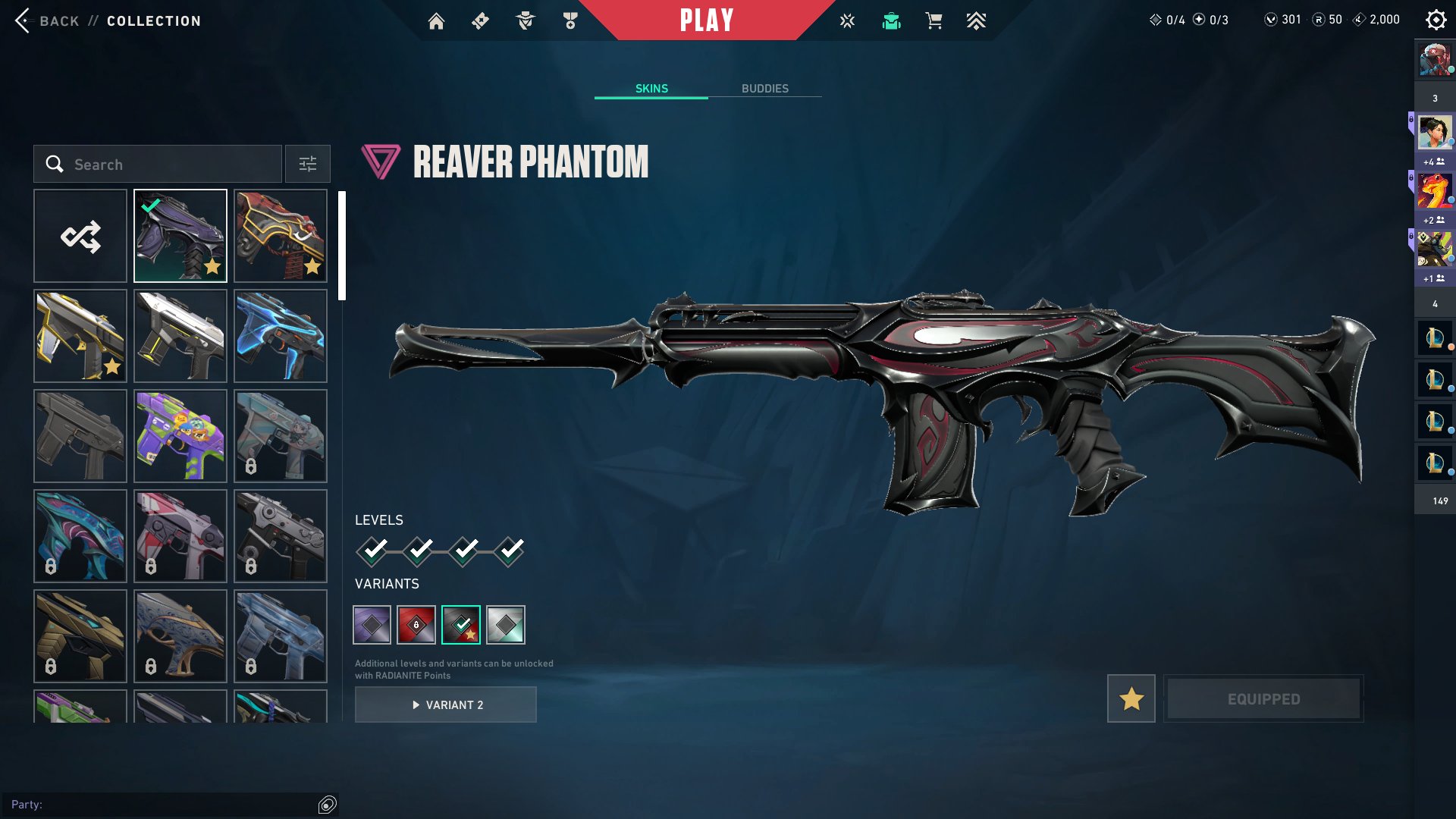
Task: Go back from the Collection screen
Action: pyautogui.click(x=45, y=20)
